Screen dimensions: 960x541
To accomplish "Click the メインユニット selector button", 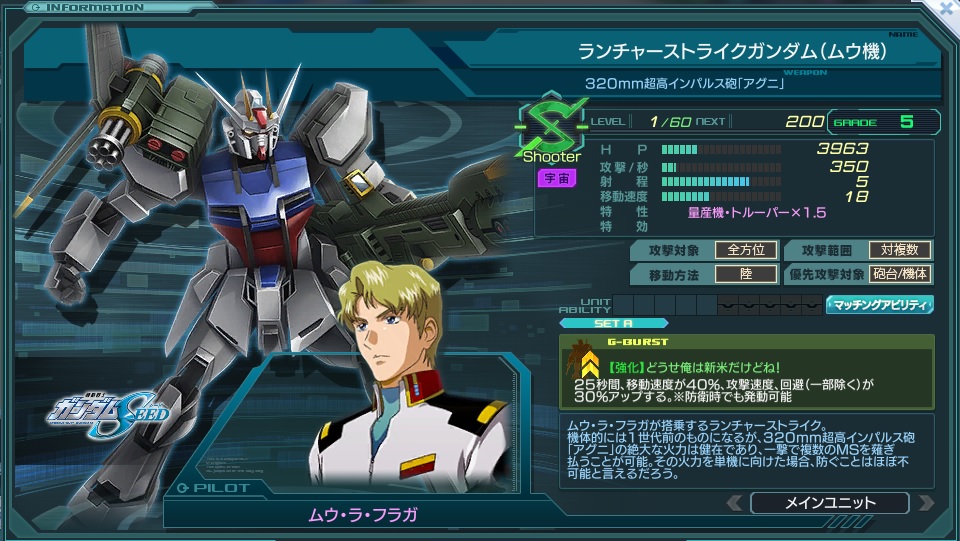I will (x=829, y=502).
